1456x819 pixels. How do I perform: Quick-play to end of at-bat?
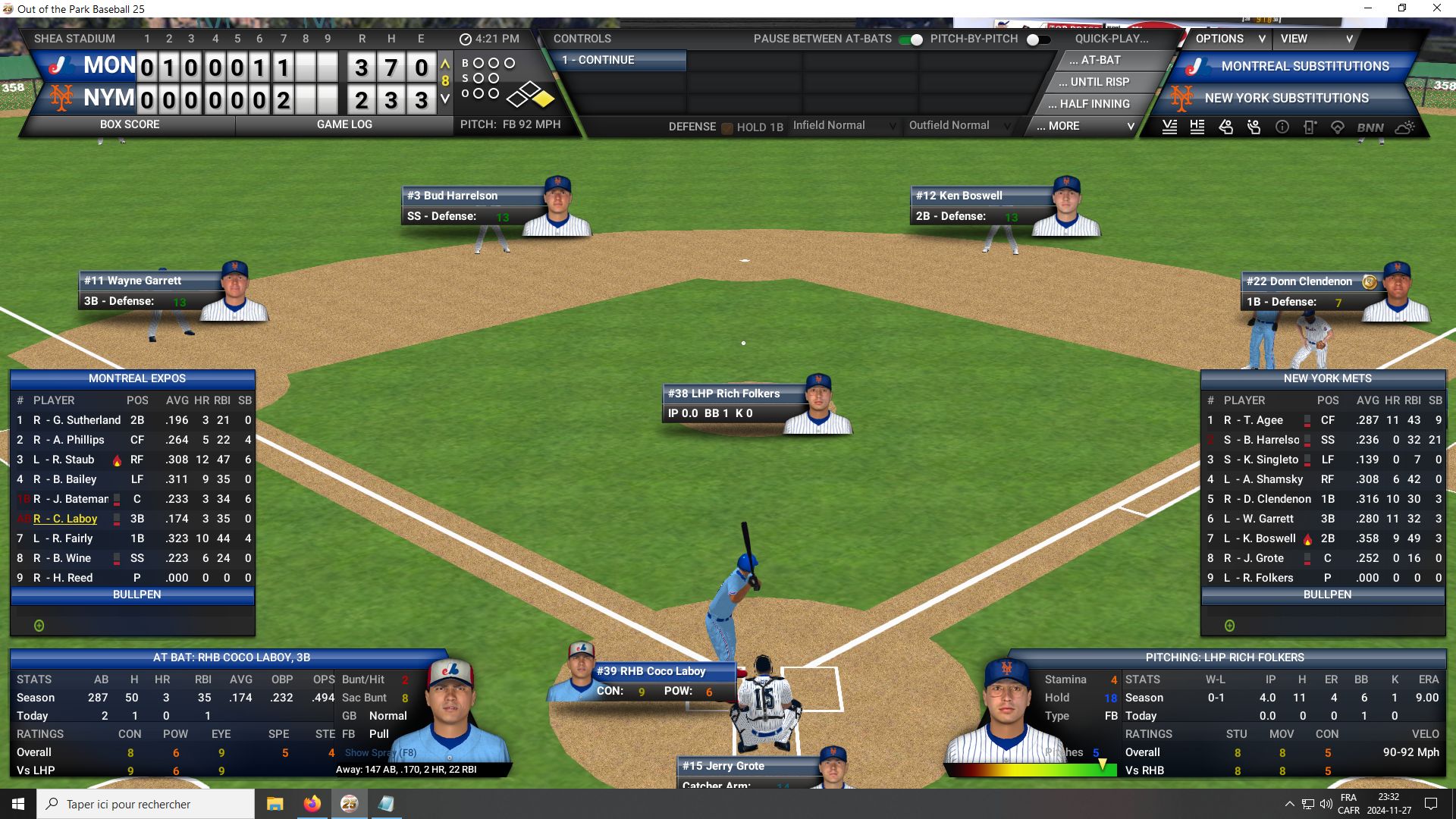coord(1100,61)
